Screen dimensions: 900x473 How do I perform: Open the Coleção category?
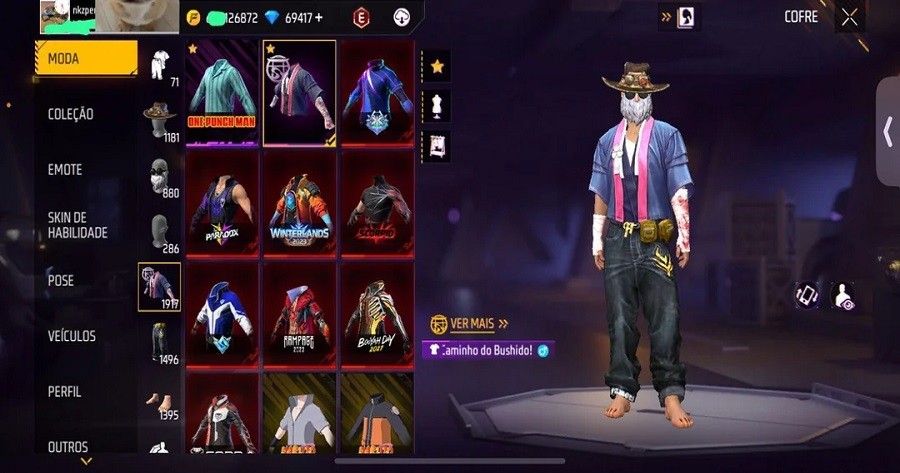pyautogui.click(x=71, y=114)
